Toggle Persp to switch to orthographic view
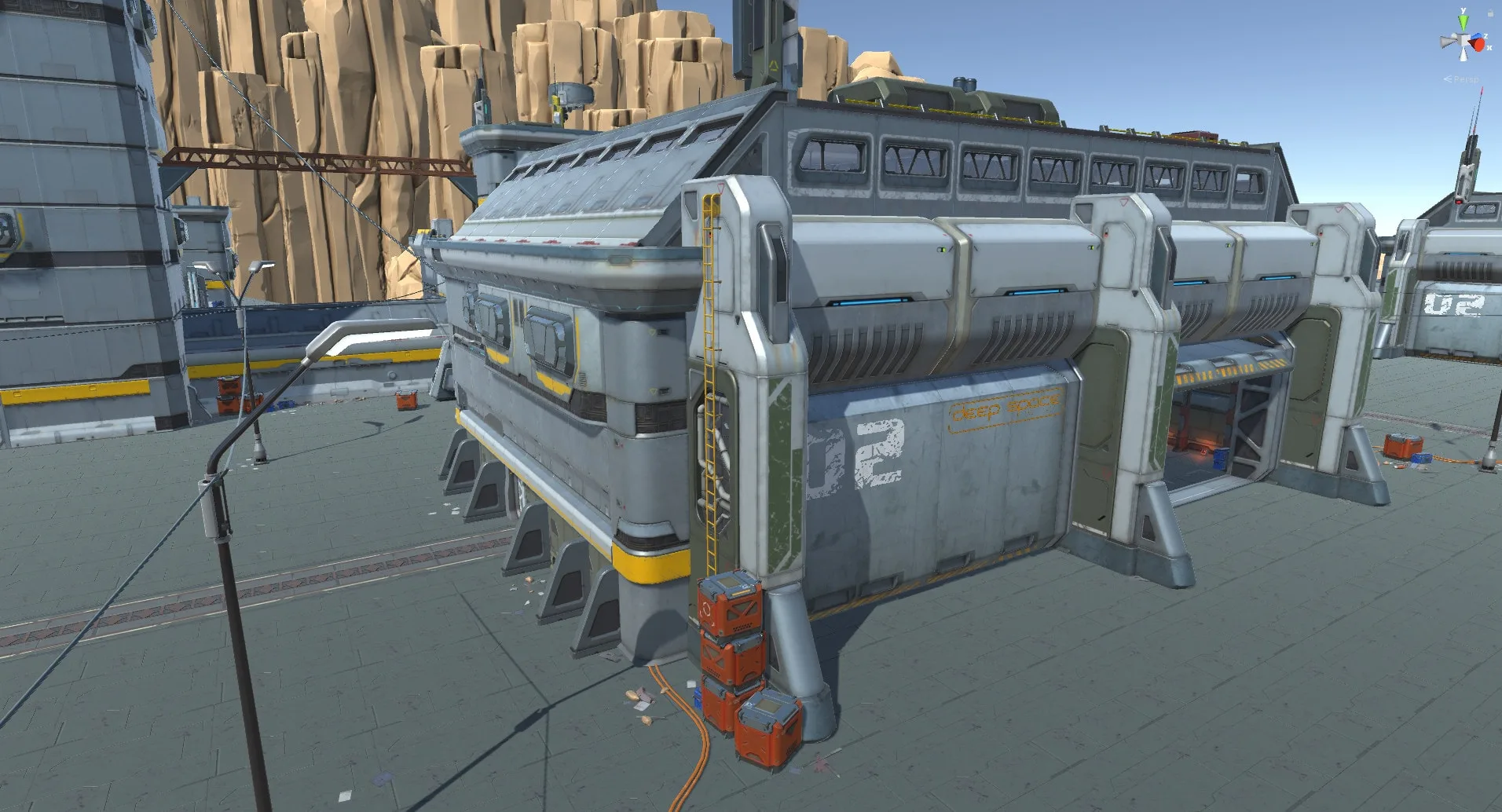This screenshot has width=1502, height=812. click(1466, 79)
